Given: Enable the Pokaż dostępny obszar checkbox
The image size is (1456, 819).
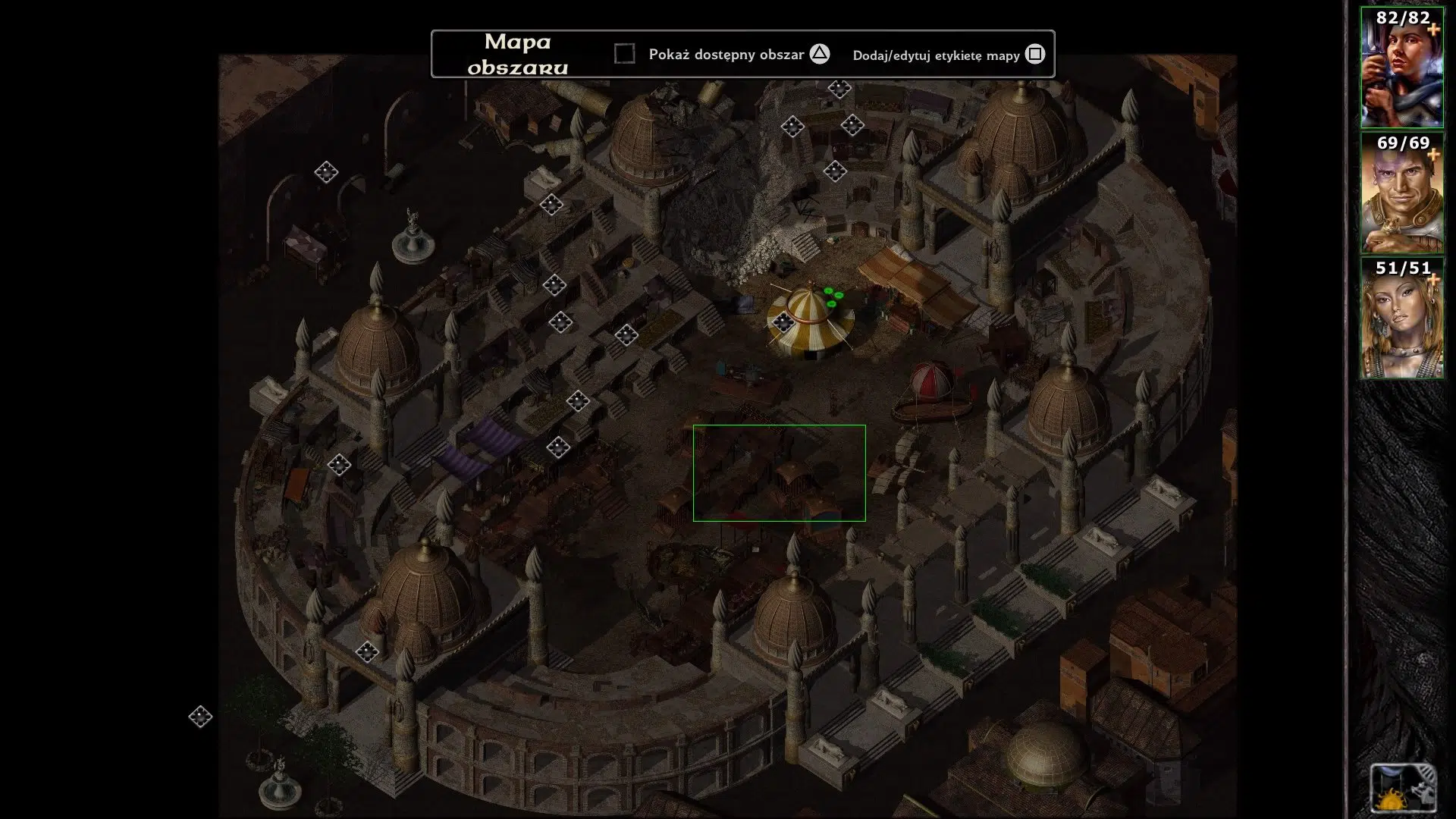Looking at the screenshot, I should coord(626,53).
